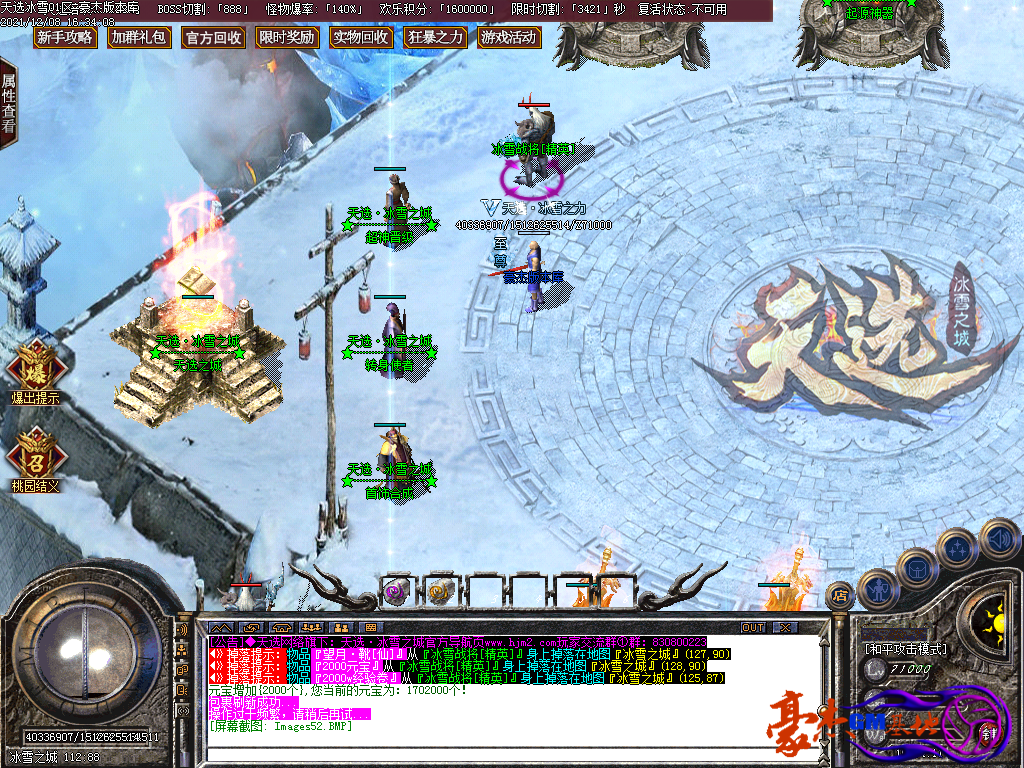Open the 官方回收 recycling menu
The height and width of the screenshot is (768, 1024).
tap(213, 38)
